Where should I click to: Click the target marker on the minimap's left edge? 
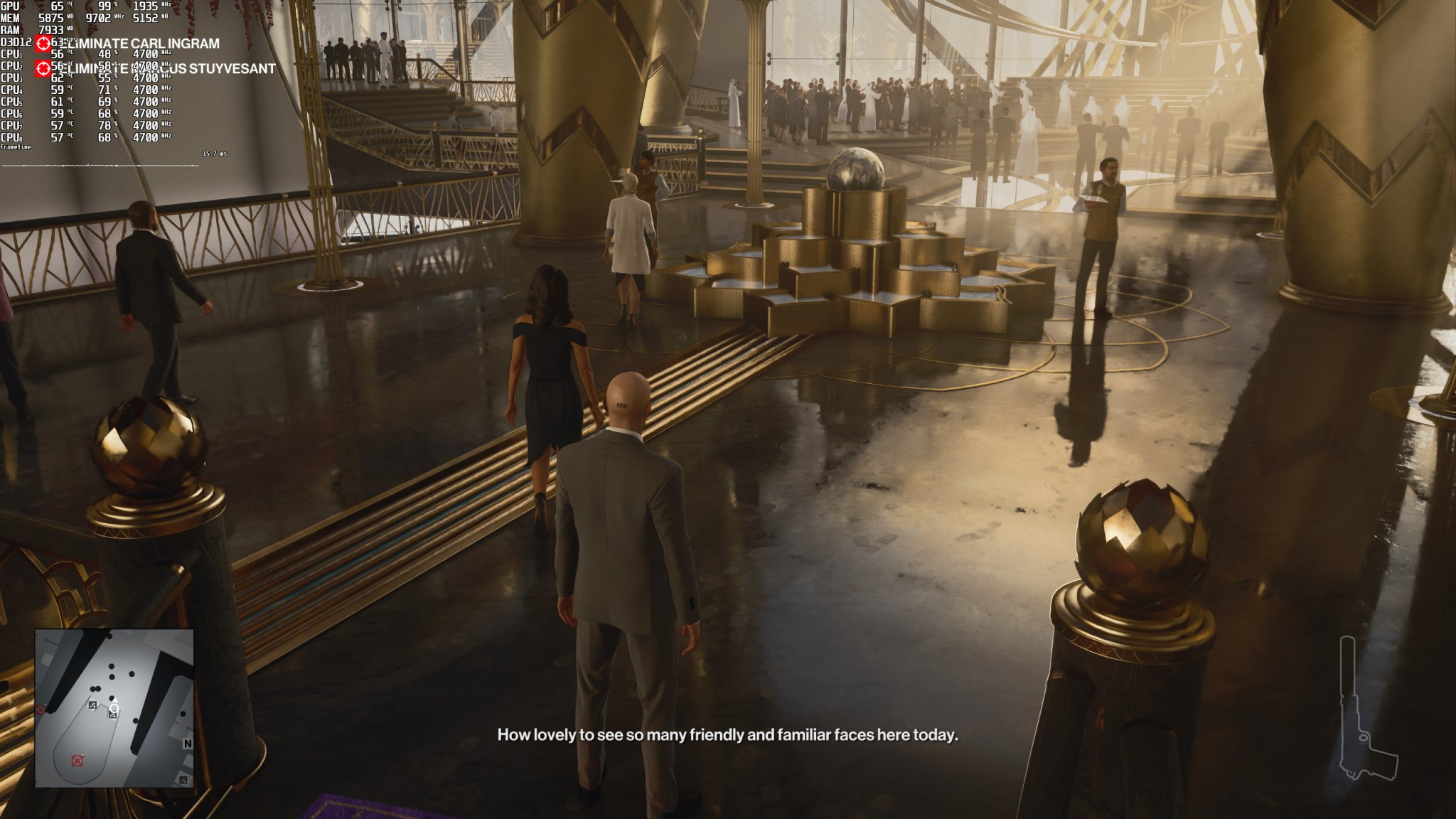pos(41,710)
